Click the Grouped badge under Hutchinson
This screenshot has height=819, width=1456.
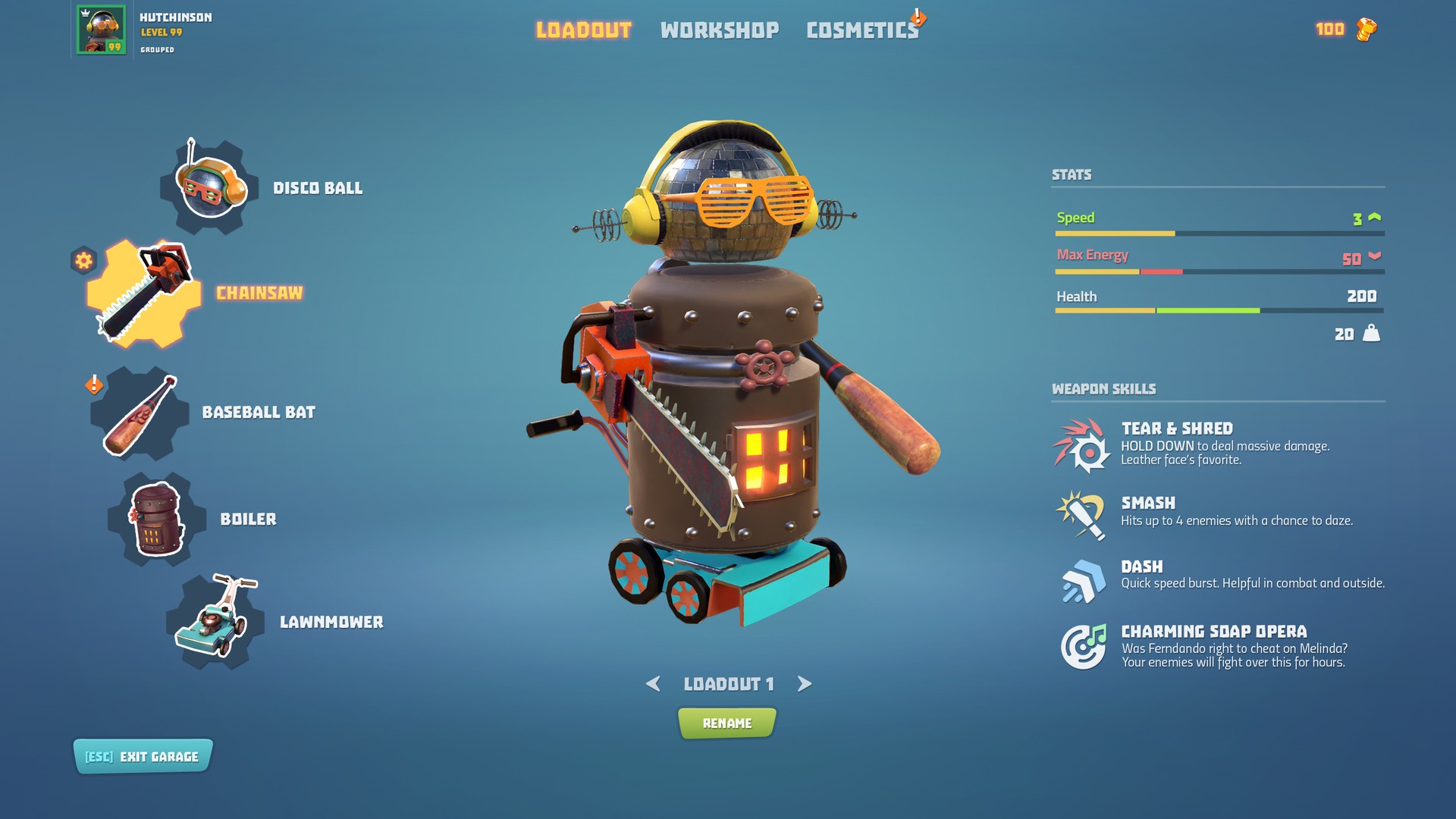pyautogui.click(x=157, y=49)
